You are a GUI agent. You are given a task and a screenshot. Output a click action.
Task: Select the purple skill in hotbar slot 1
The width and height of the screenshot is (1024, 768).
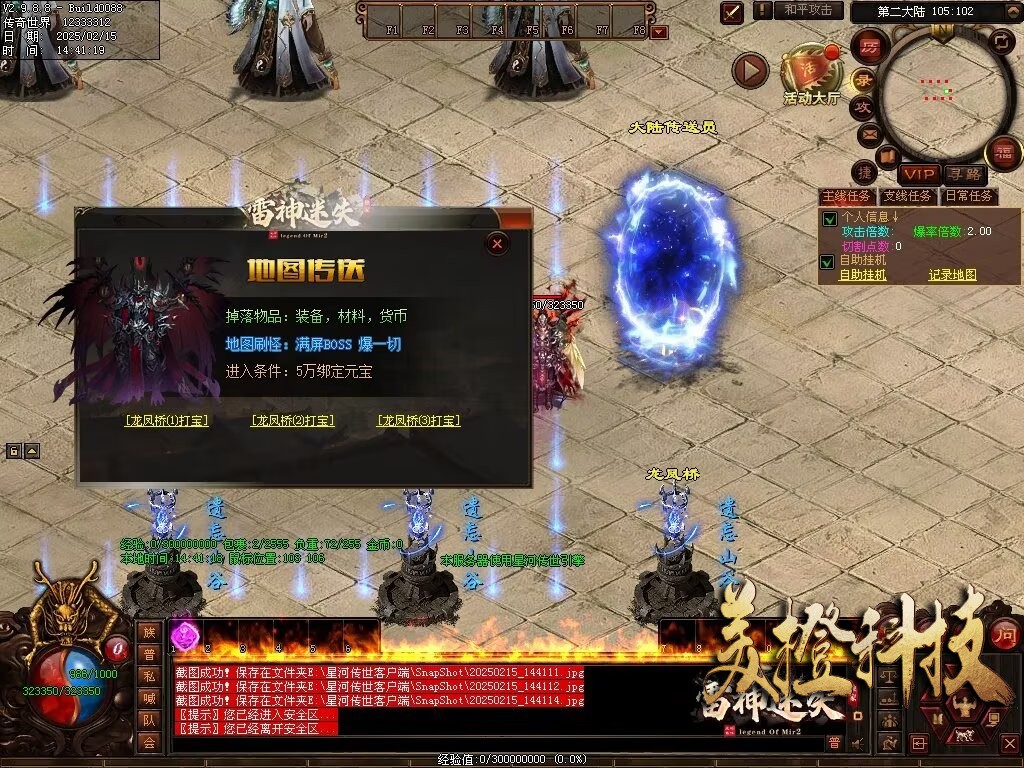tap(185, 634)
